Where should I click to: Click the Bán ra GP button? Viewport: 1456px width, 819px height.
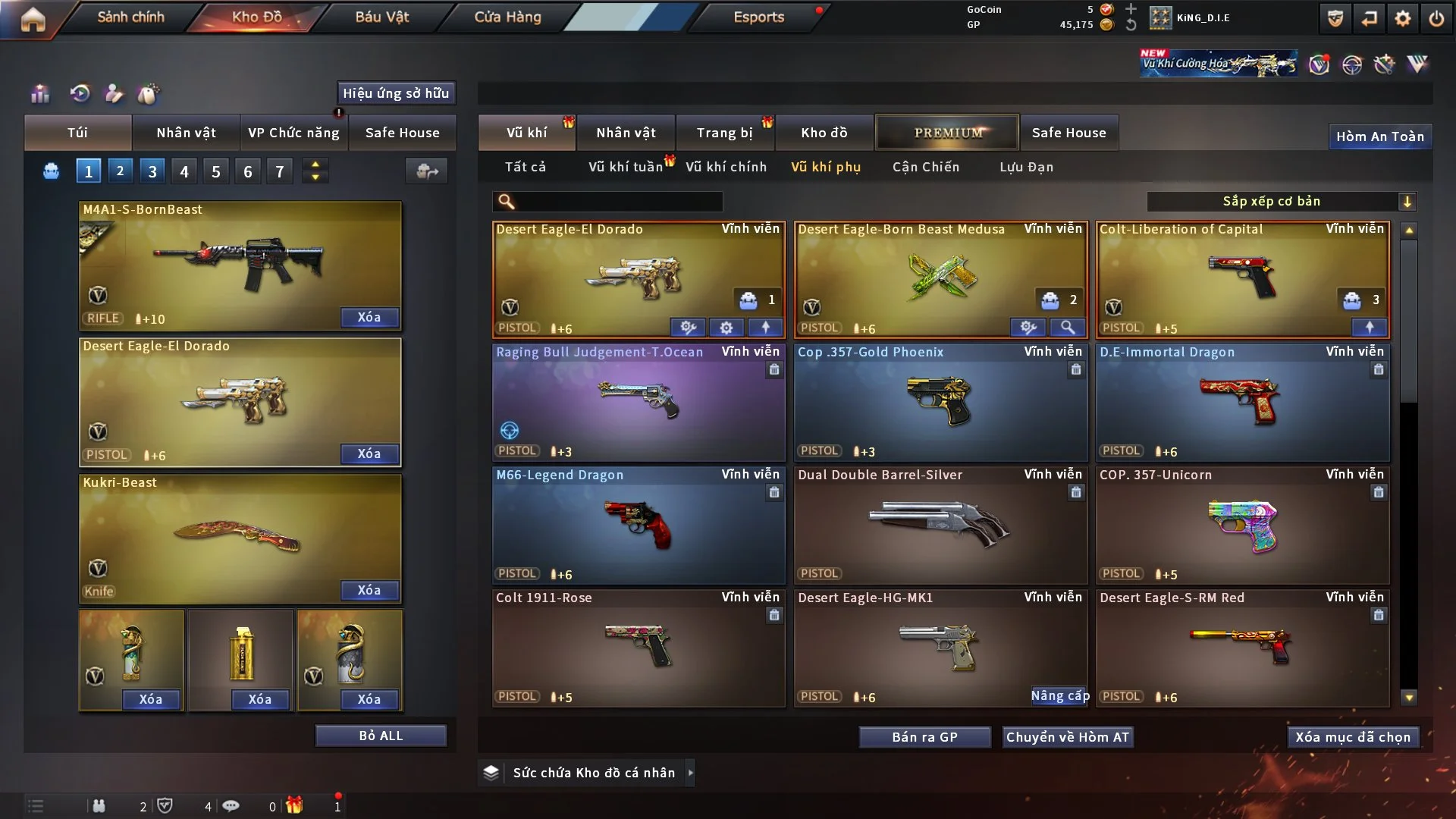click(x=924, y=737)
